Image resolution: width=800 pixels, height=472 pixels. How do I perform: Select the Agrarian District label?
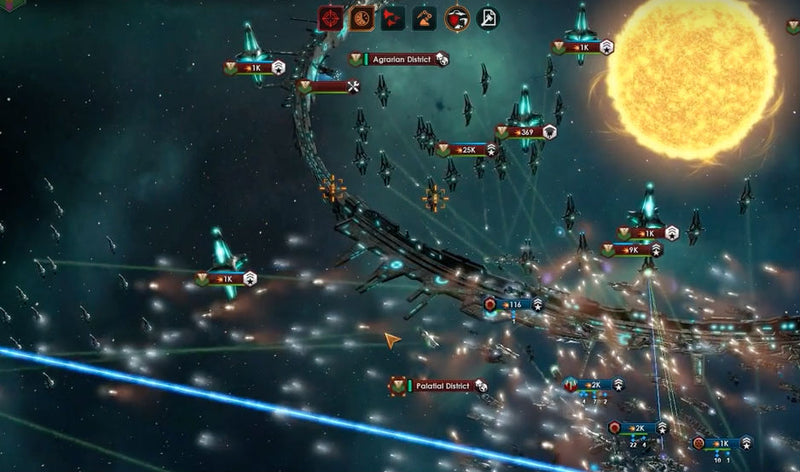point(404,59)
